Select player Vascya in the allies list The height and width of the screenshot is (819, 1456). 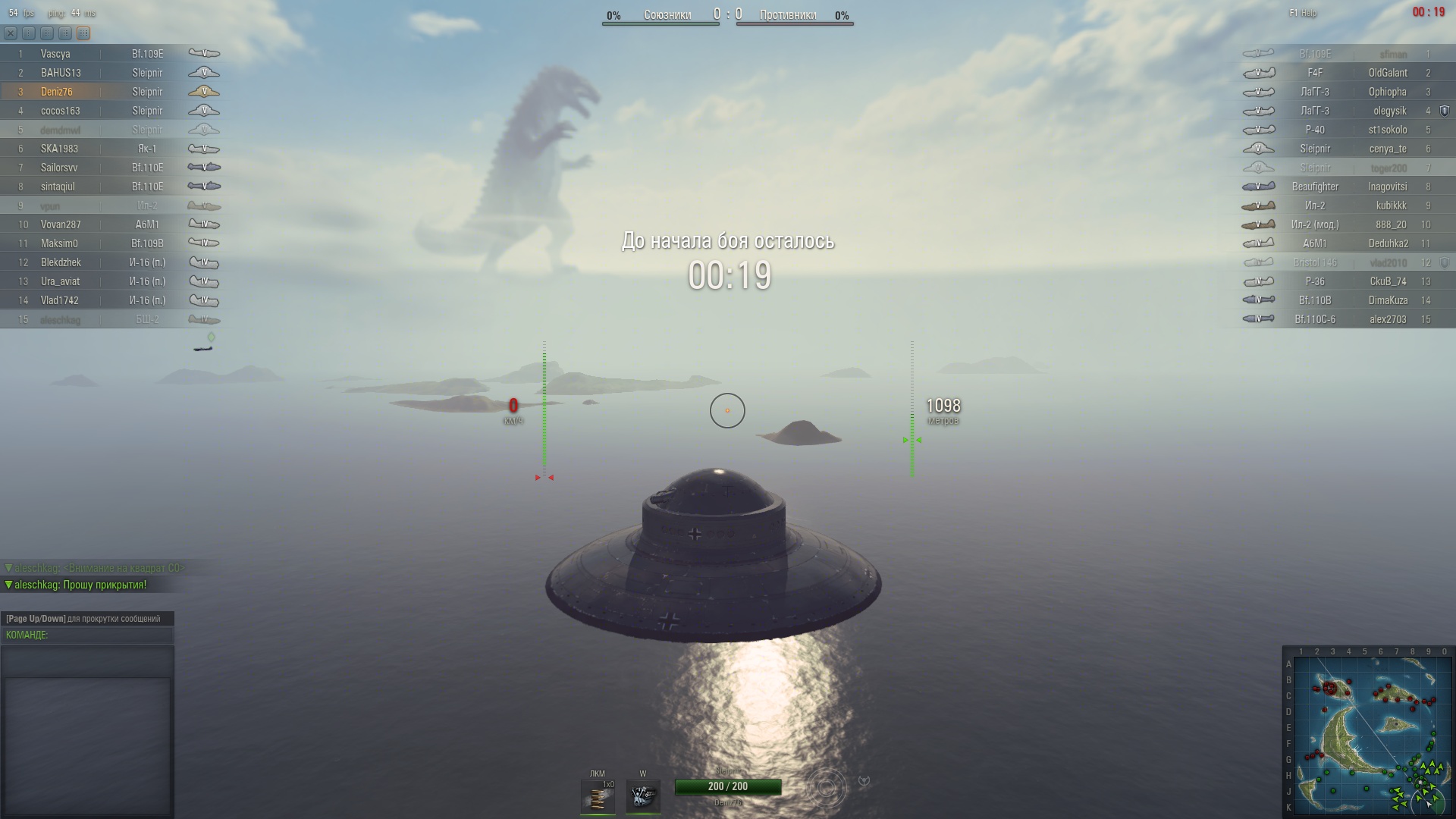pyautogui.click(x=55, y=54)
